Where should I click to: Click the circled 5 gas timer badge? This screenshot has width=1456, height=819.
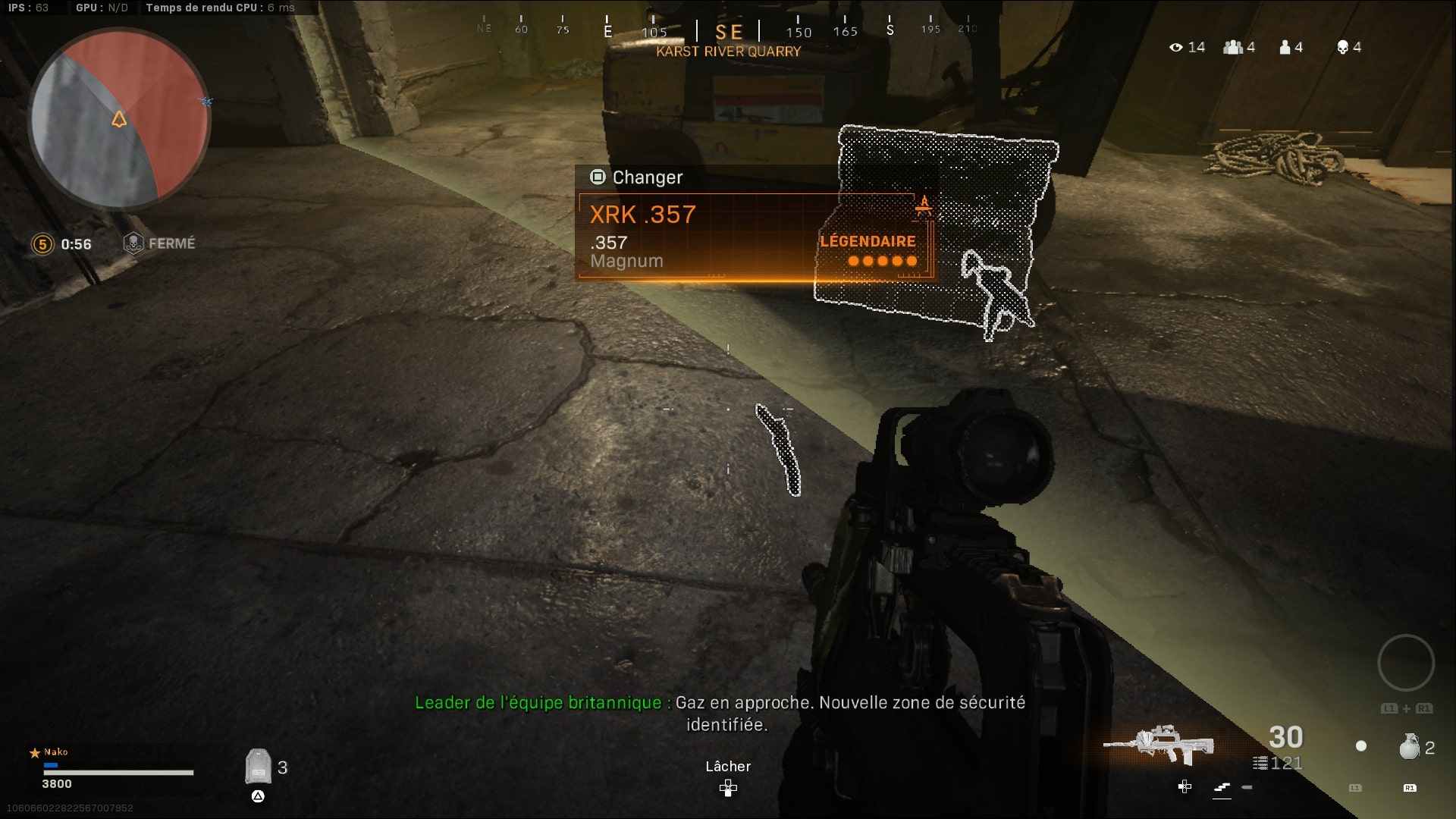(43, 244)
